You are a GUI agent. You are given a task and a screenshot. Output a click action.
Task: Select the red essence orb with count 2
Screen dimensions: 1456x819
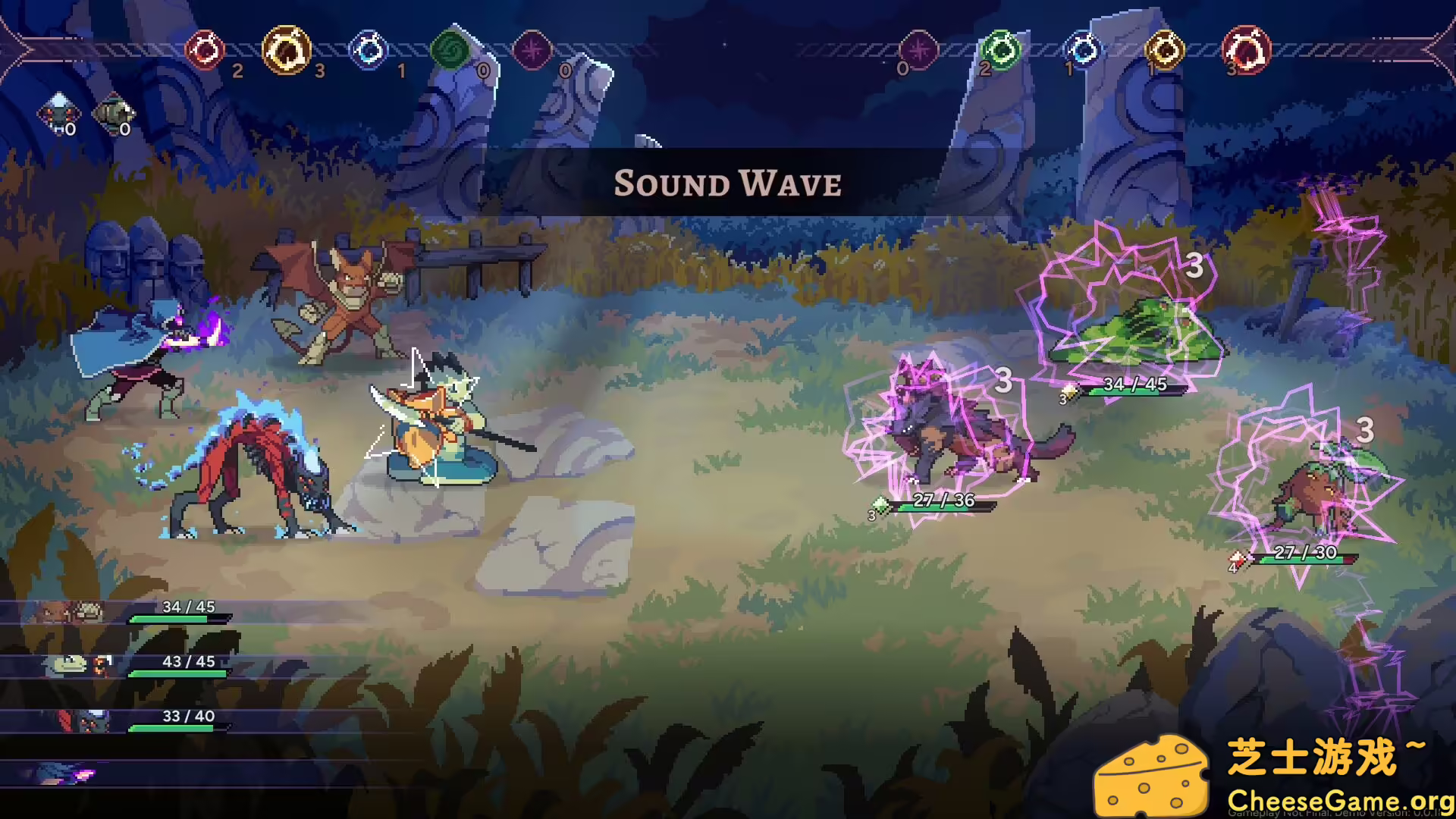[205, 49]
